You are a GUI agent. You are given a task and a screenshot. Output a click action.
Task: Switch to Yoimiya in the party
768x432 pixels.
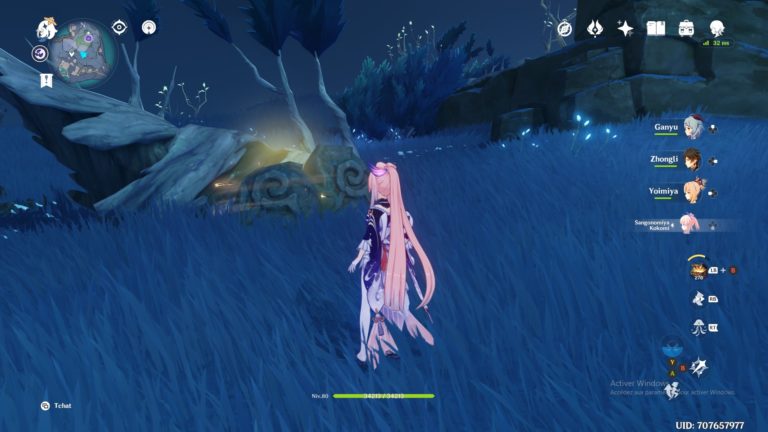point(692,192)
